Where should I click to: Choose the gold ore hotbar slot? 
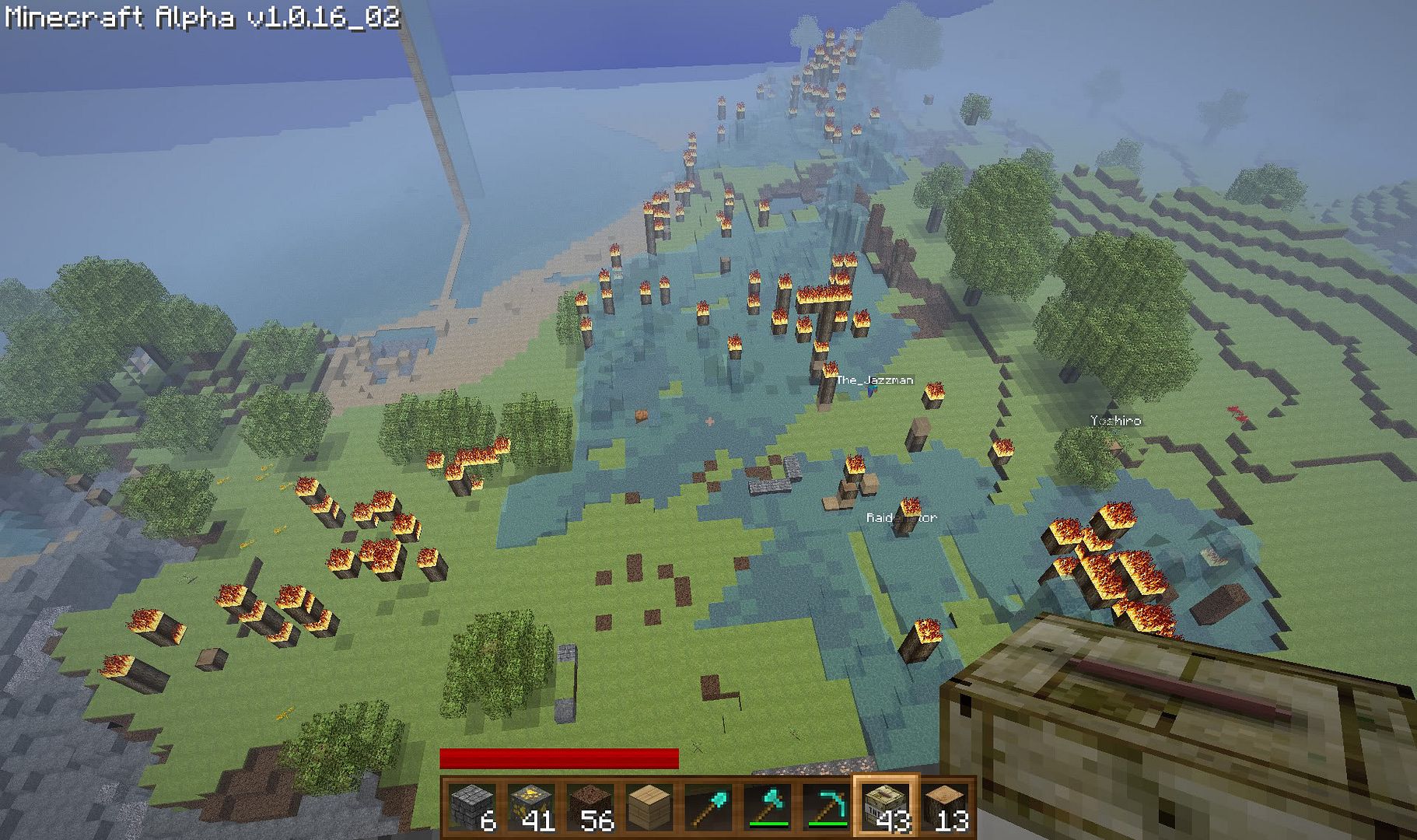pyautogui.click(x=531, y=807)
